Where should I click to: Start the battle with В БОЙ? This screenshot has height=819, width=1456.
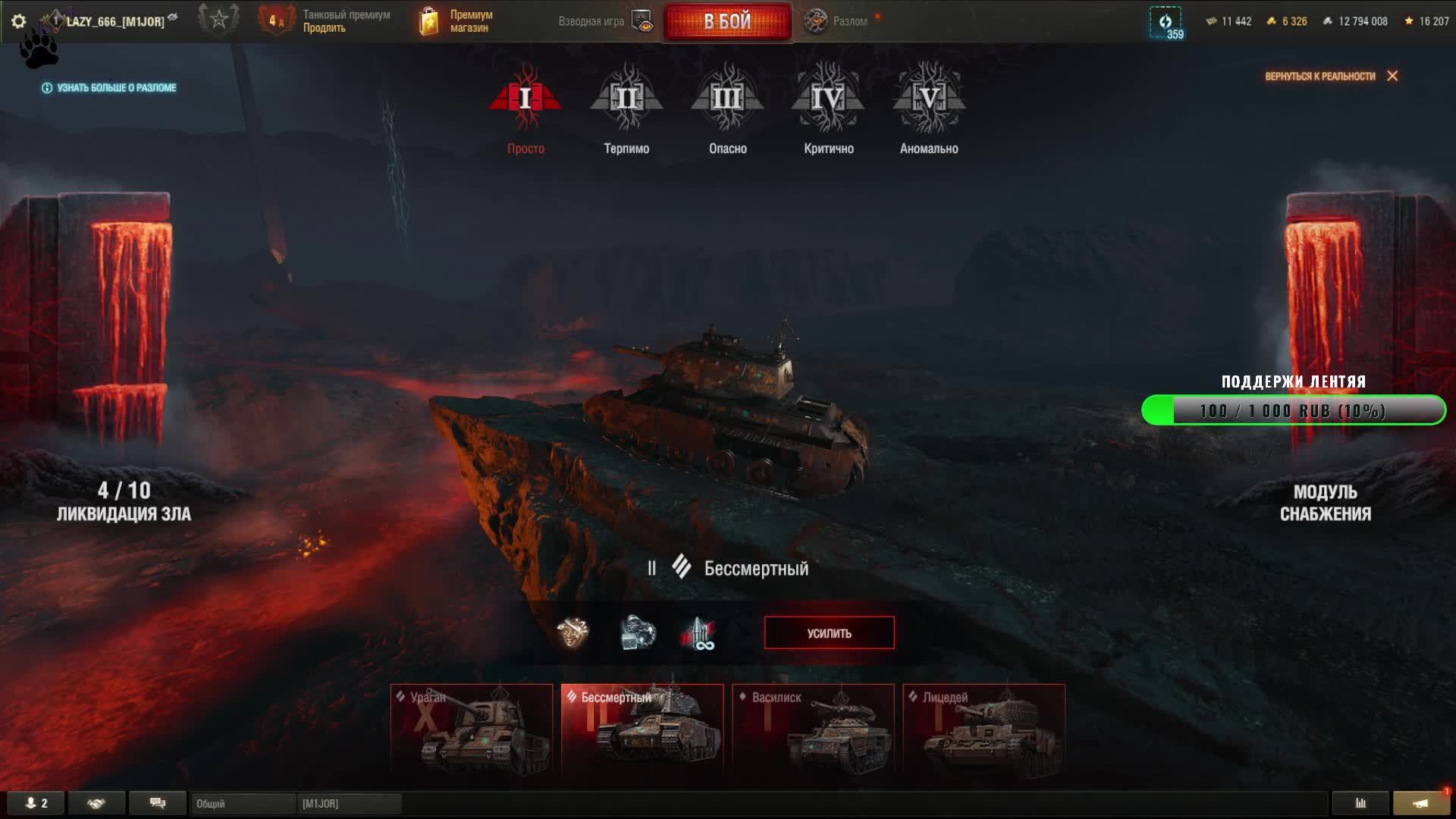point(727,21)
